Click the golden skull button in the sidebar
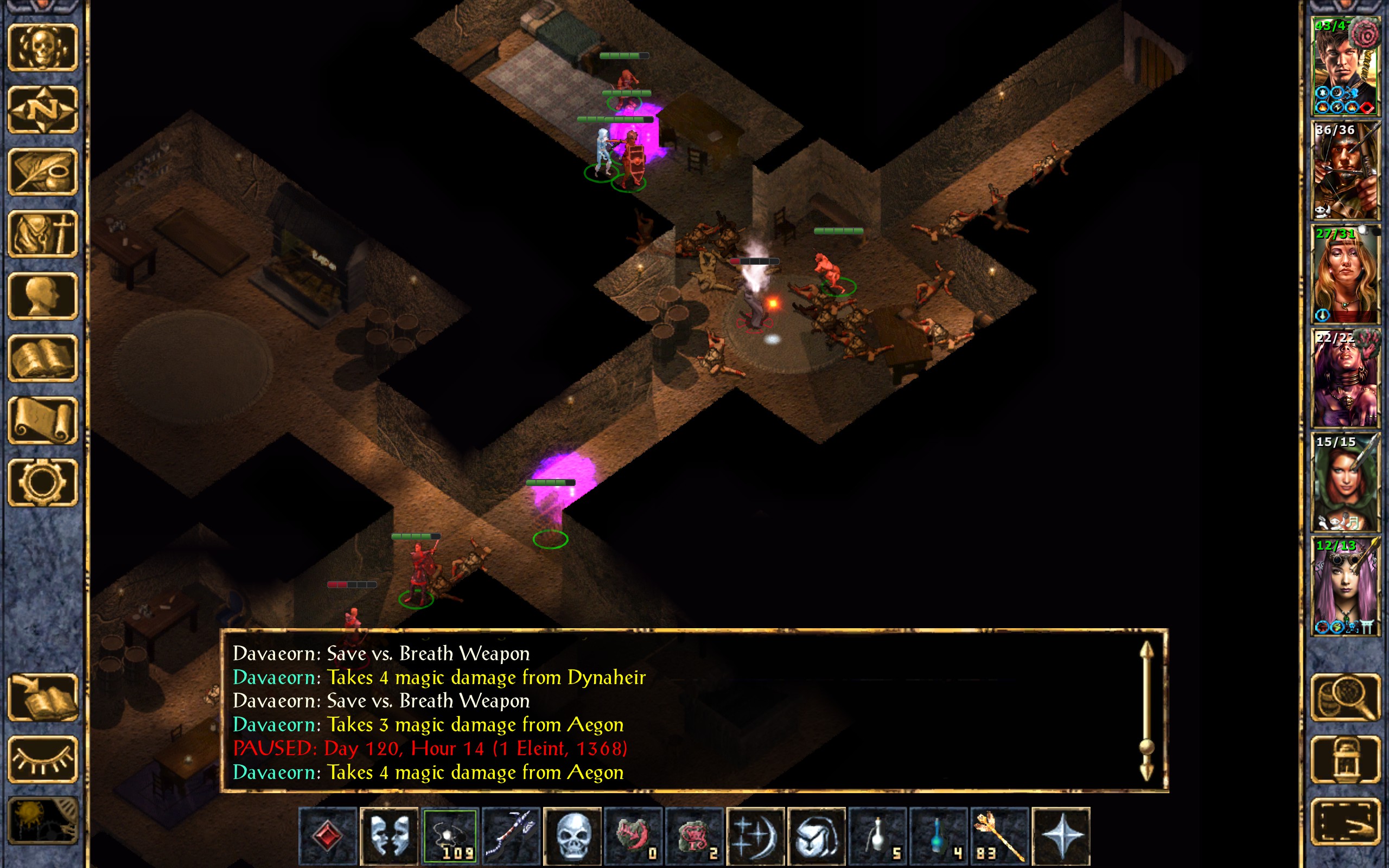1389x868 pixels. click(42, 47)
